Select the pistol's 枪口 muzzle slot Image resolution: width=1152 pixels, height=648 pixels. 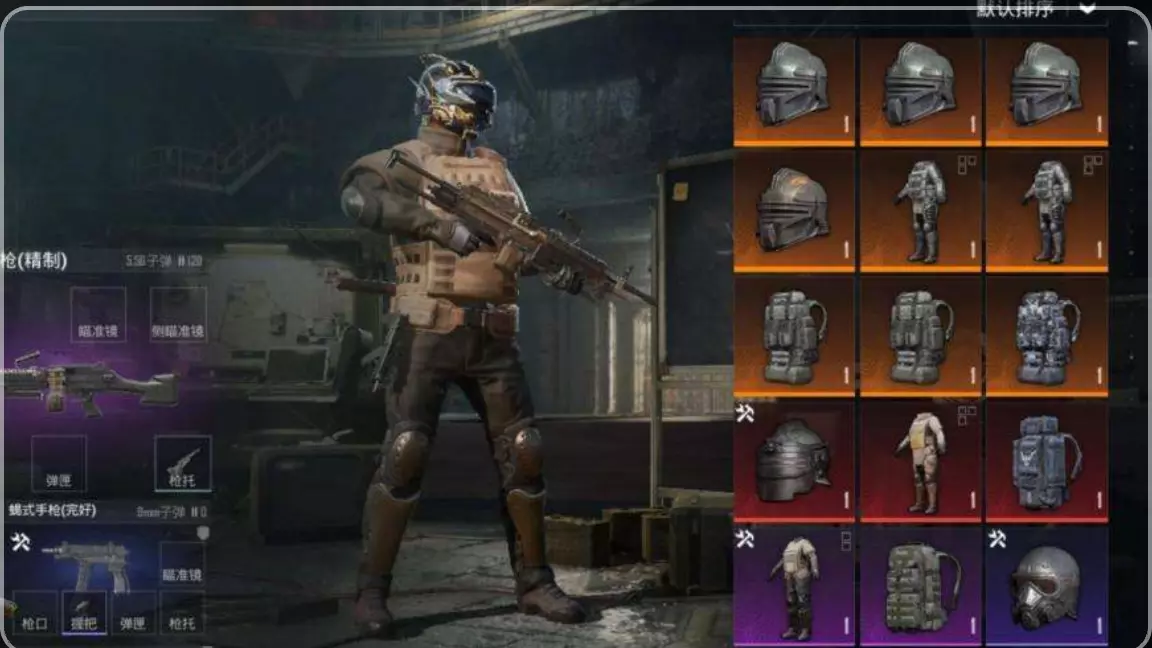(x=35, y=612)
